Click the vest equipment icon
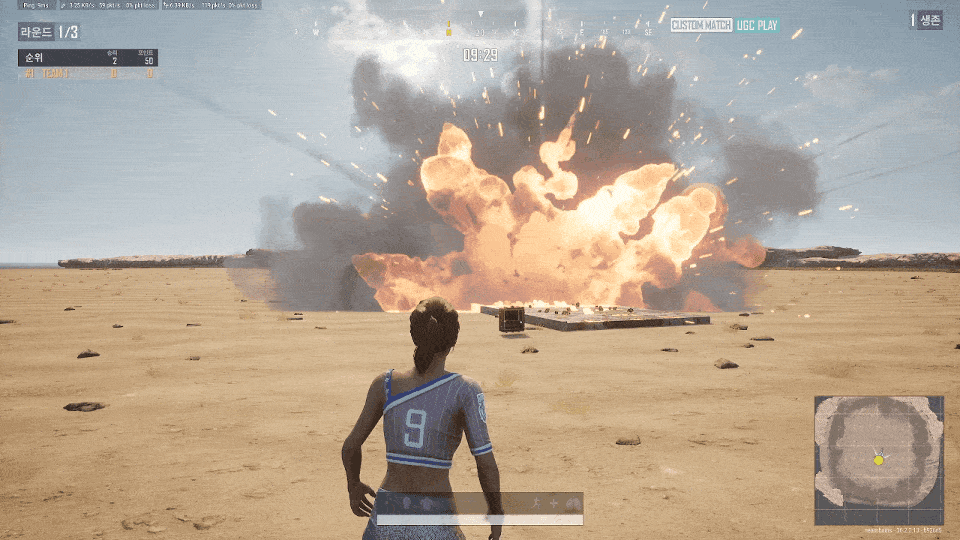Image resolution: width=960 pixels, height=540 pixels. pos(426,501)
